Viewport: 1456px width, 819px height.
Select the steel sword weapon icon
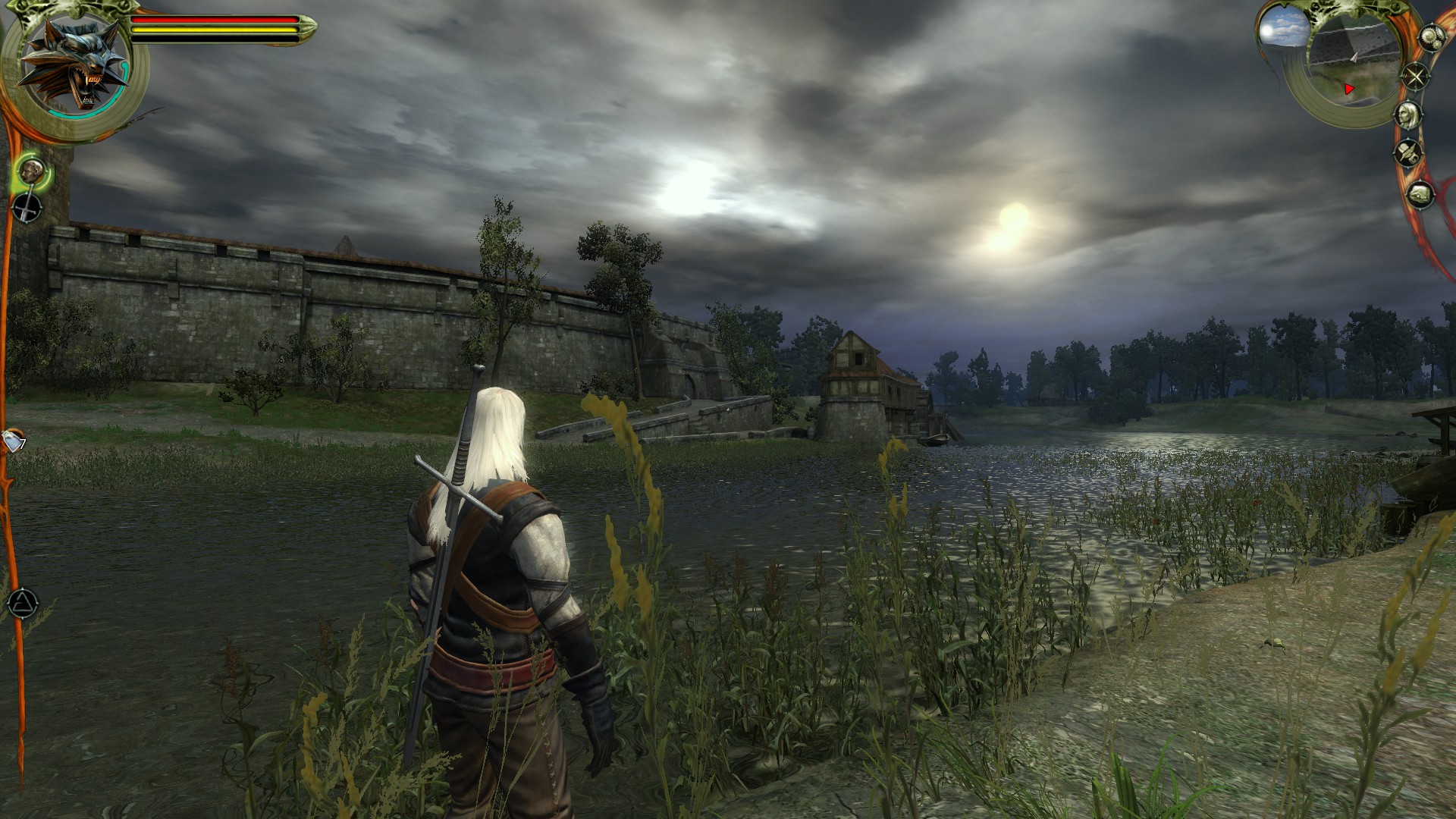pyautogui.click(x=28, y=208)
